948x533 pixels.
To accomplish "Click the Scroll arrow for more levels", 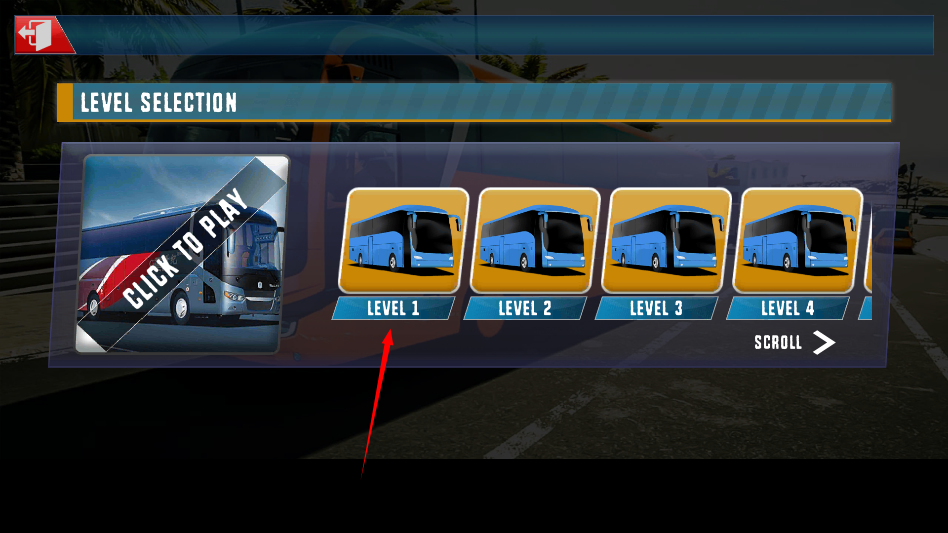I will (x=822, y=343).
